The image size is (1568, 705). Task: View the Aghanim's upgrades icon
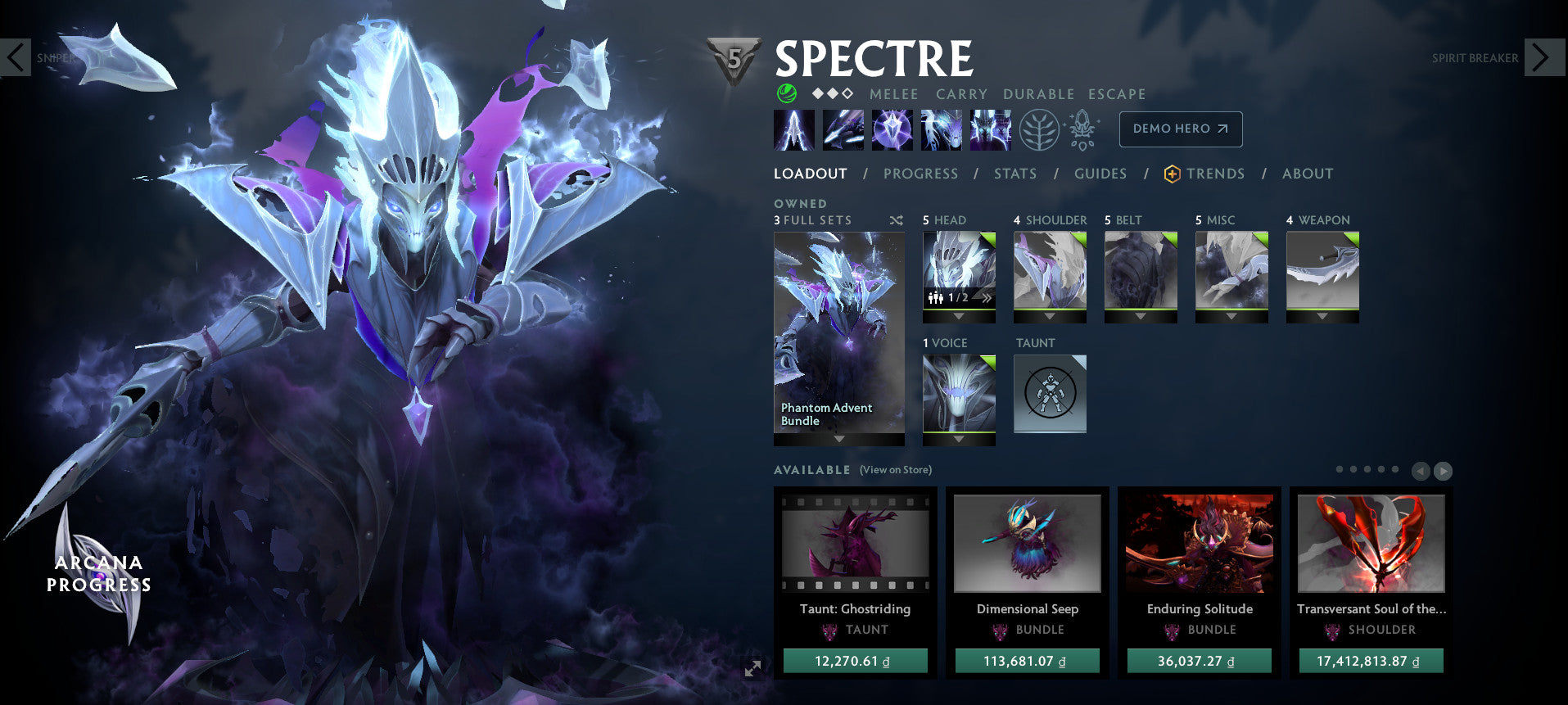[1082, 129]
